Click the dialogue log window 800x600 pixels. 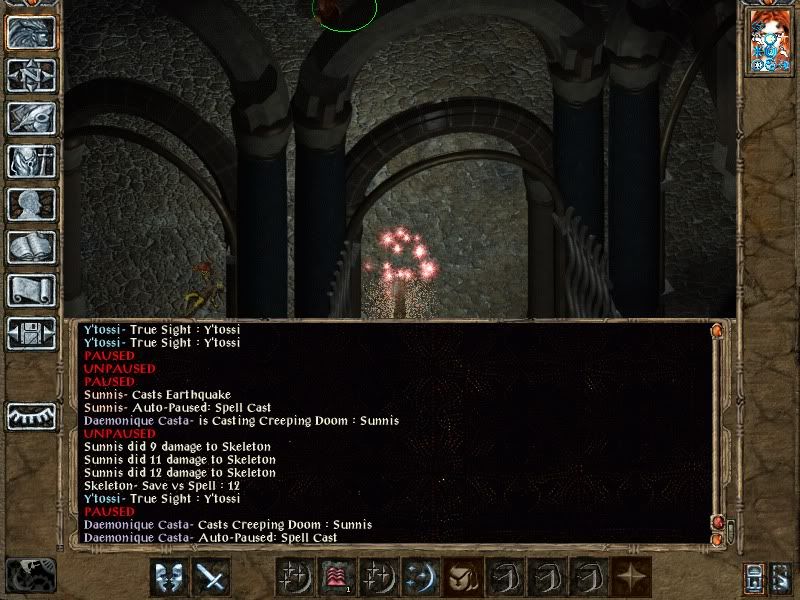tap(390, 432)
